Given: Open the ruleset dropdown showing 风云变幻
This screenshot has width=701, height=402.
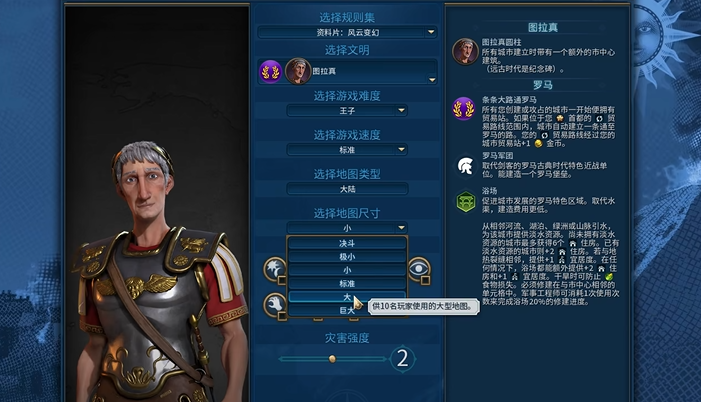Looking at the screenshot, I should [347, 32].
